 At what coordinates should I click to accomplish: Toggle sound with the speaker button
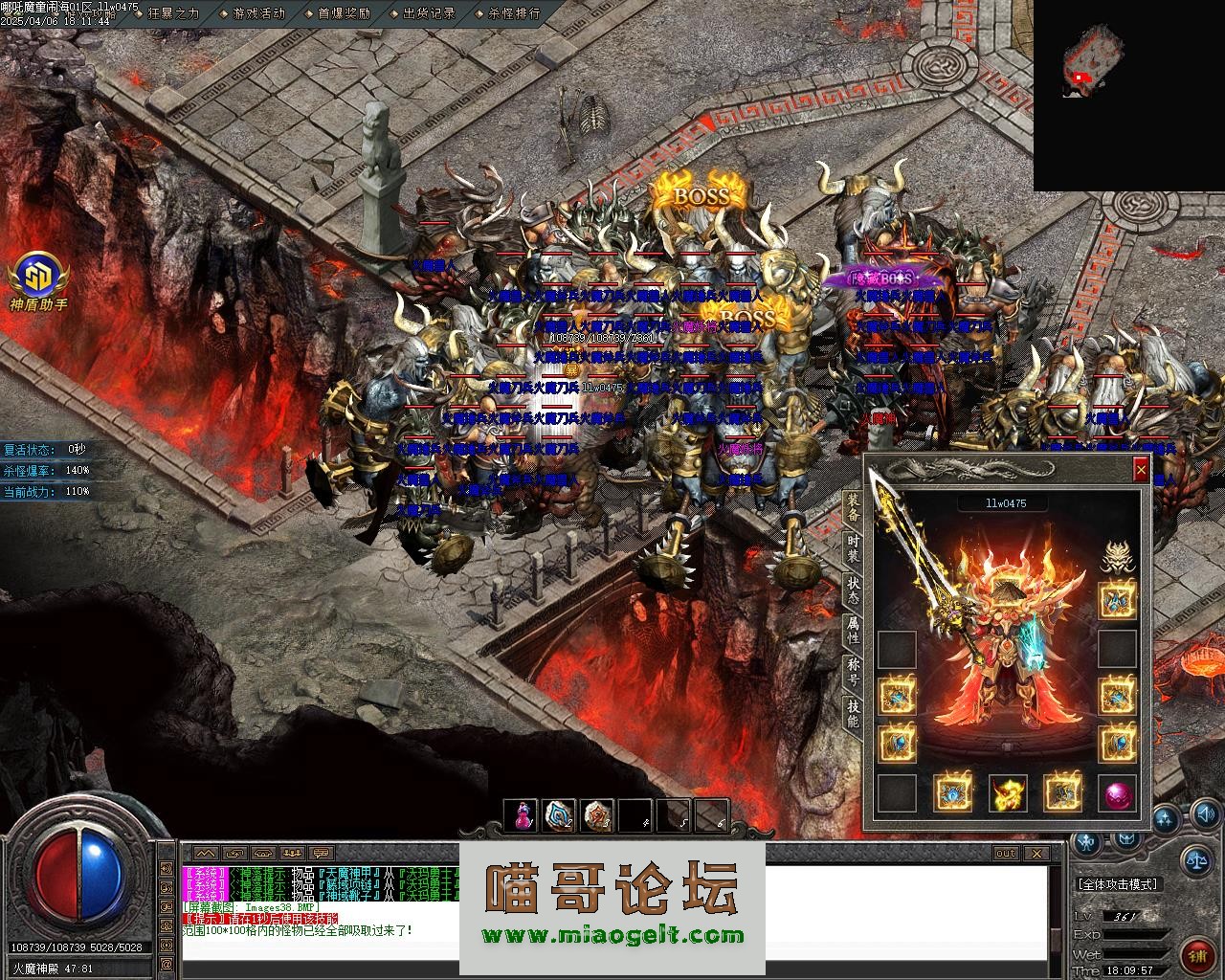1205,814
